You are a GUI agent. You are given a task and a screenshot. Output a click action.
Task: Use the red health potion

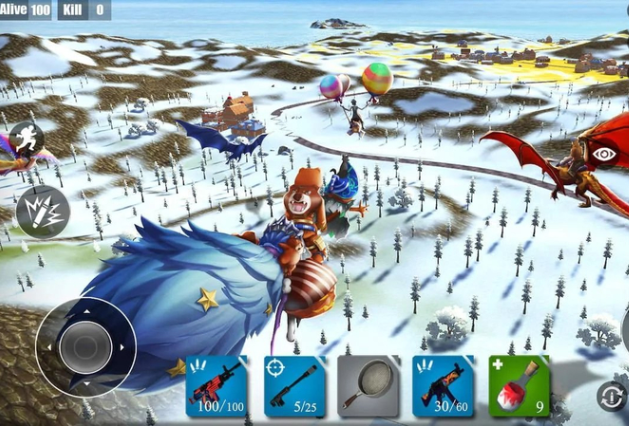pyautogui.click(x=519, y=386)
